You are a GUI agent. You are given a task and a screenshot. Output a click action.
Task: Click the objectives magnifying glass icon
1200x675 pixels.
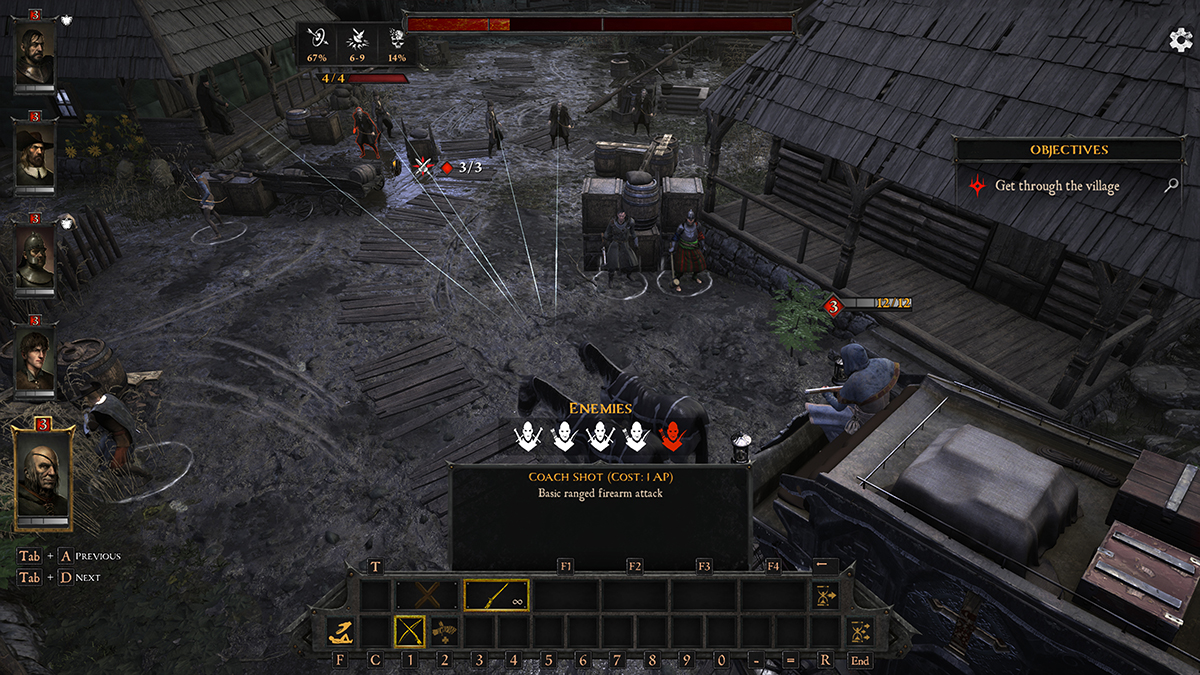pyautogui.click(x=1172, y=185)
